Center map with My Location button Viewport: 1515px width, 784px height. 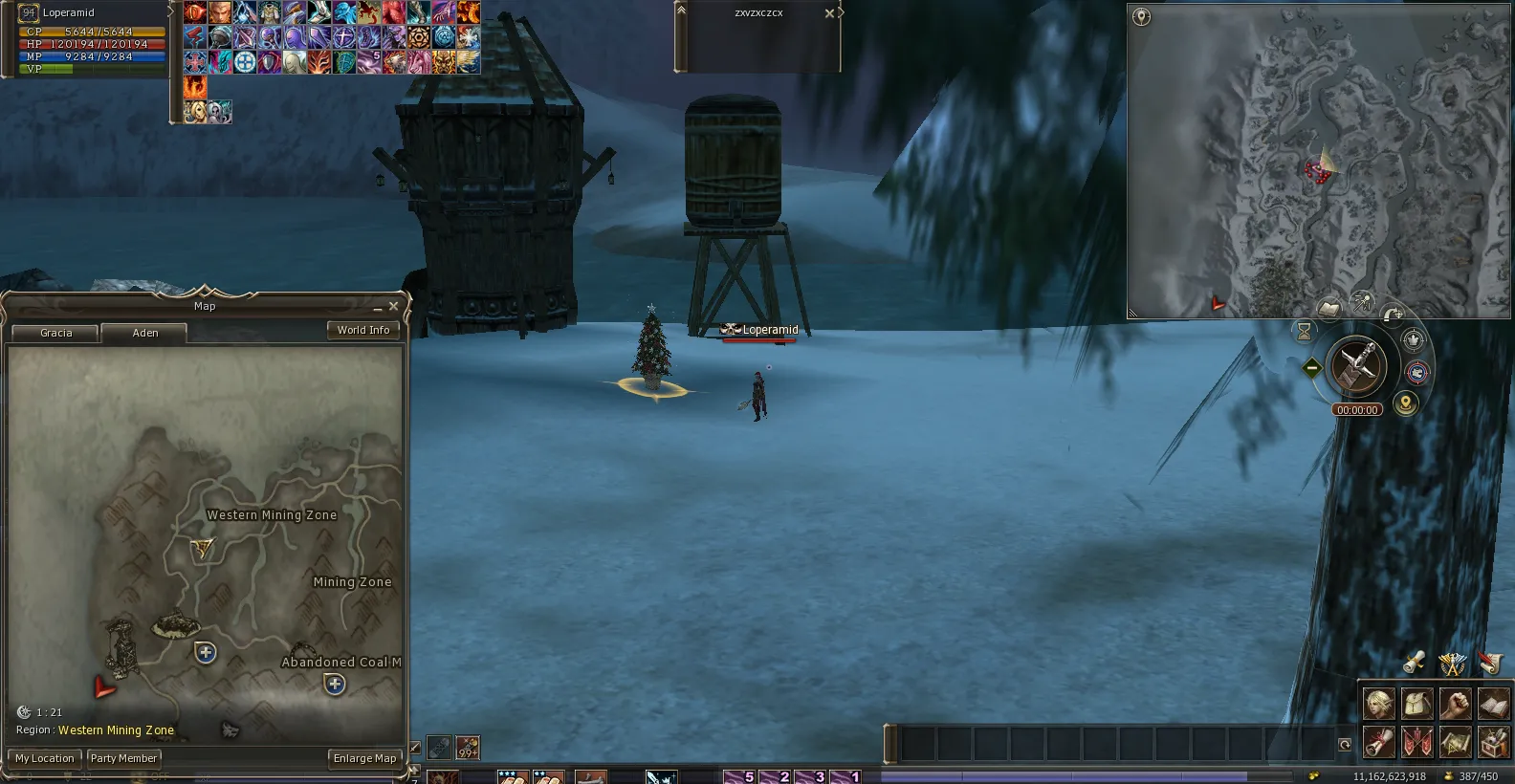pos(44,758)
